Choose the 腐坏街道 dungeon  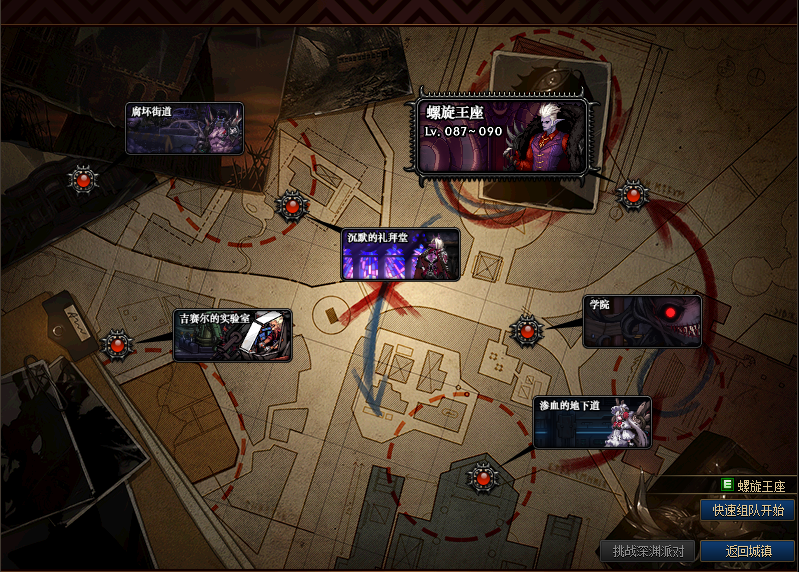coord(185,128)
